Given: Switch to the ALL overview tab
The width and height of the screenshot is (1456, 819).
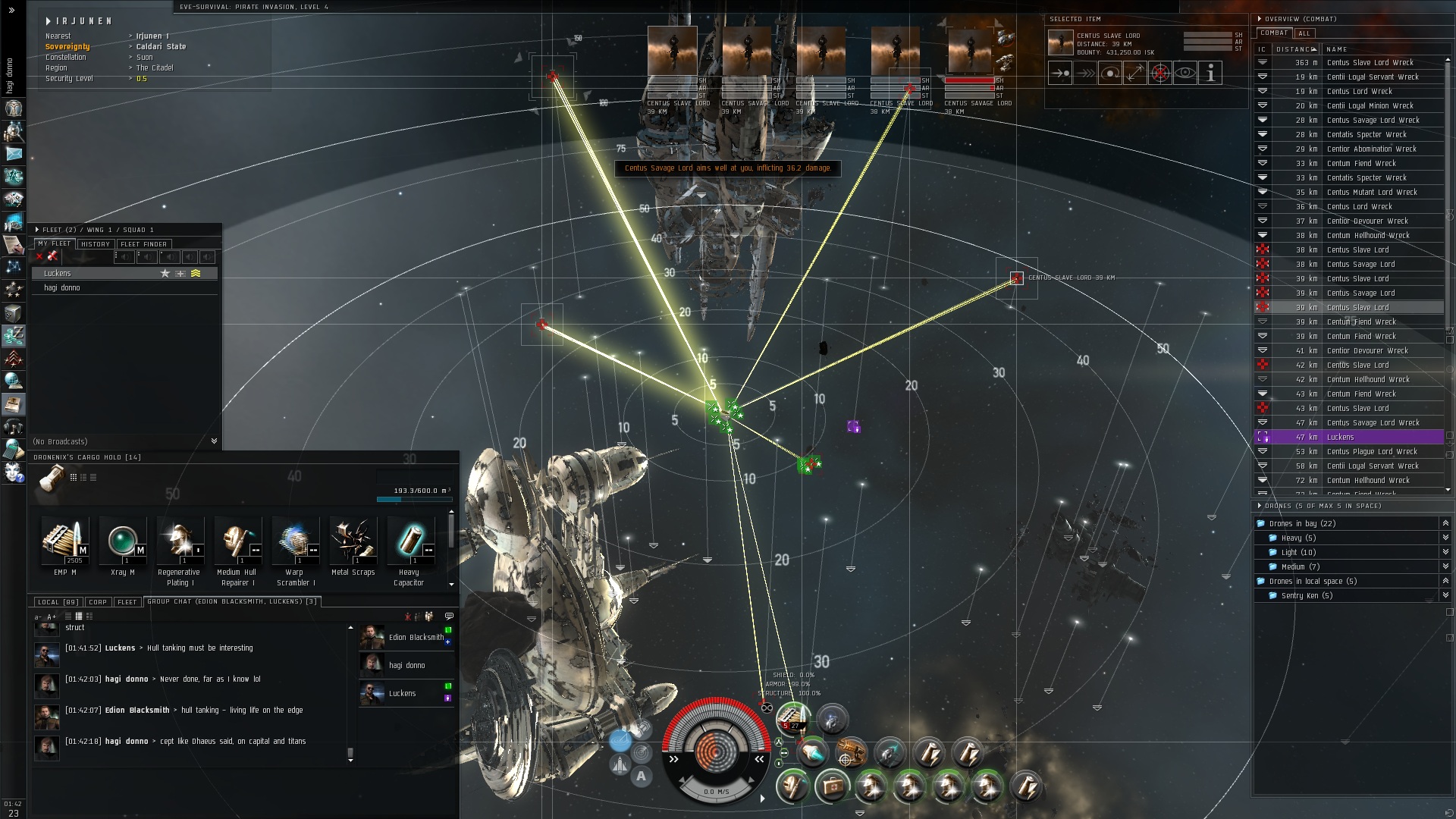Looking at the screenshot, I should 1304,33.
